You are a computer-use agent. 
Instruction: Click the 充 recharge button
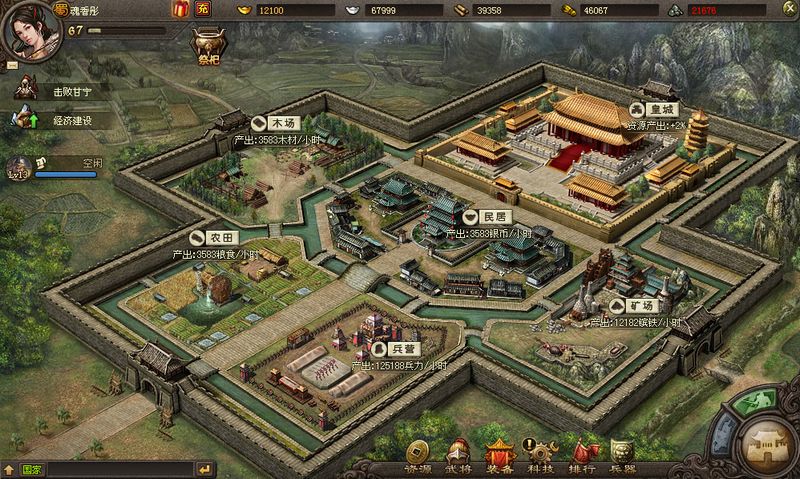pyautogui.click(x=203, y=10)
